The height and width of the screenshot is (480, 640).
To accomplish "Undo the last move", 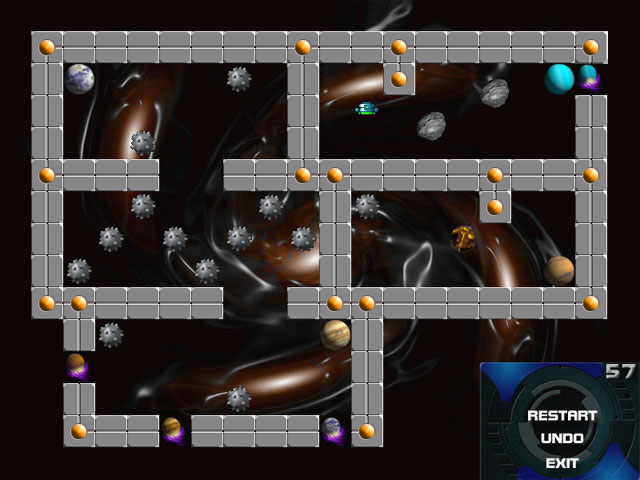I will point(562,439).
